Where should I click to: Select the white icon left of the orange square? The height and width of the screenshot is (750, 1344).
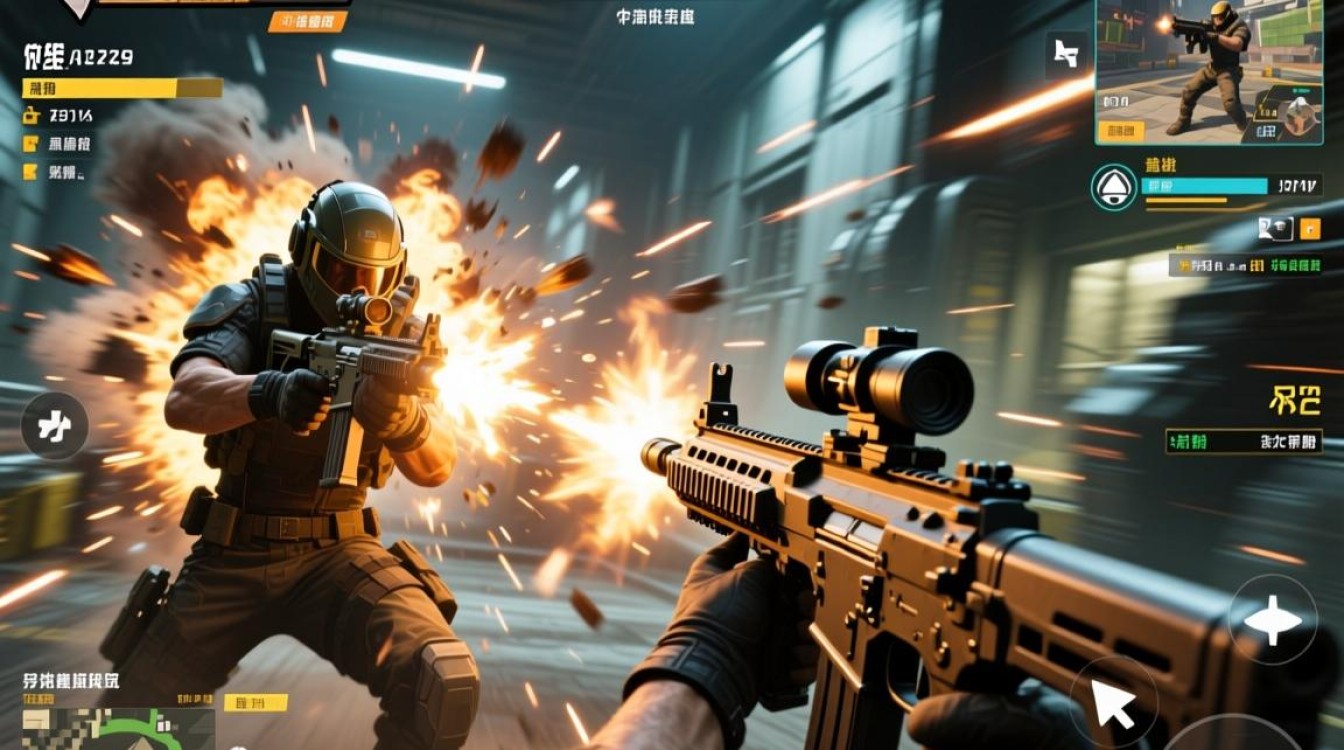coord(1275,229)
